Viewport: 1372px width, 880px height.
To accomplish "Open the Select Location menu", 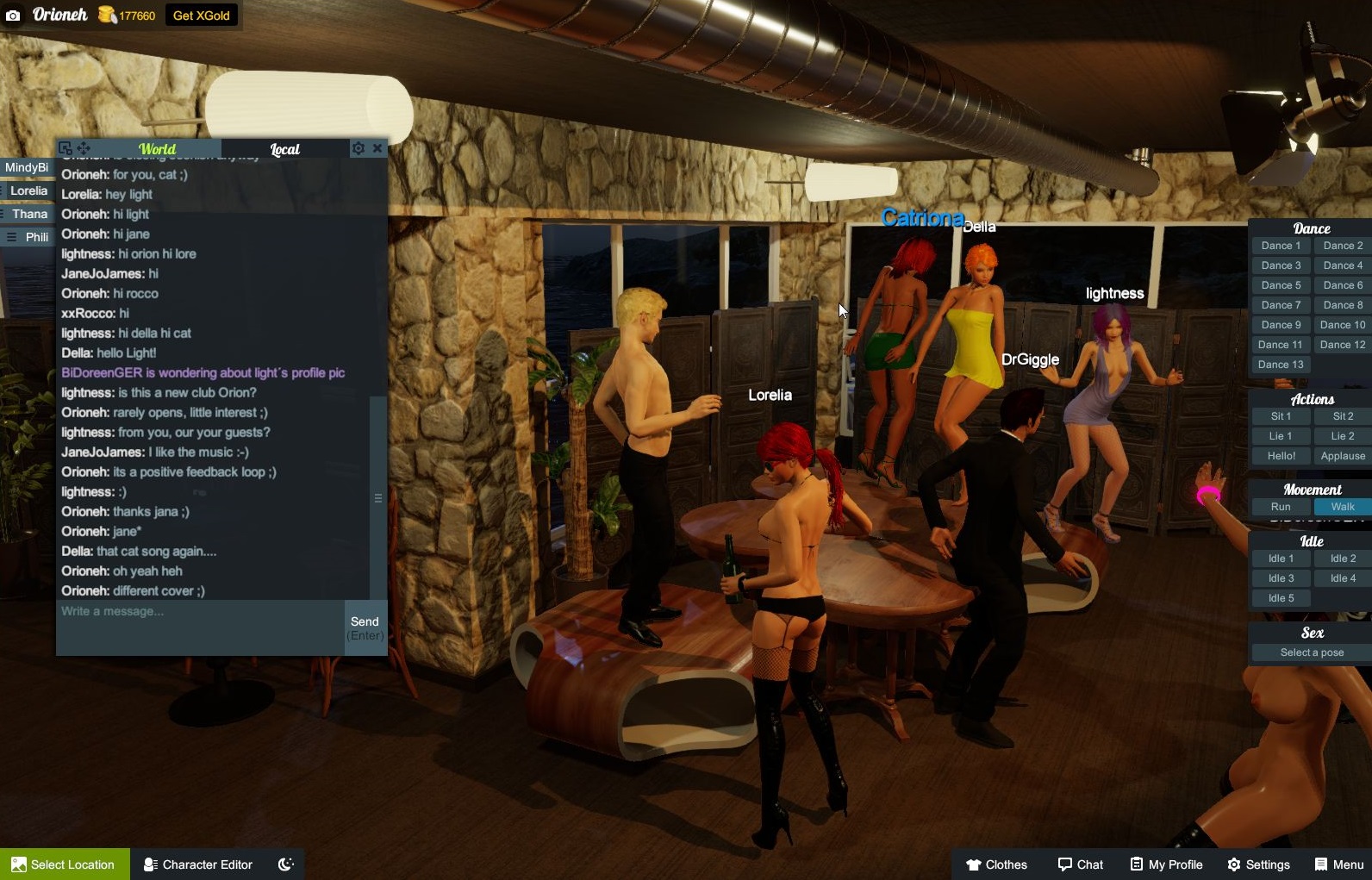I will (65, 864).
